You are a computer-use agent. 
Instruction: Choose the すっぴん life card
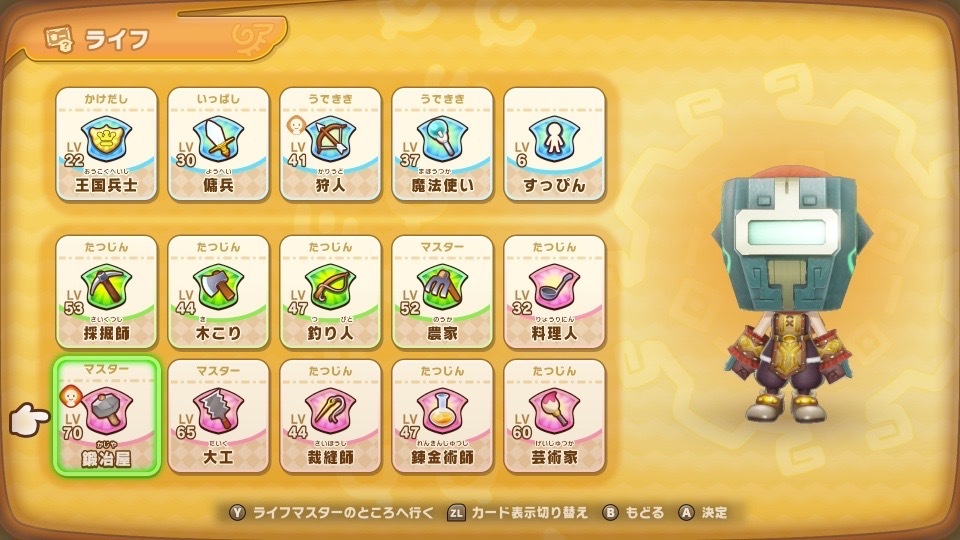pos(554,144)
